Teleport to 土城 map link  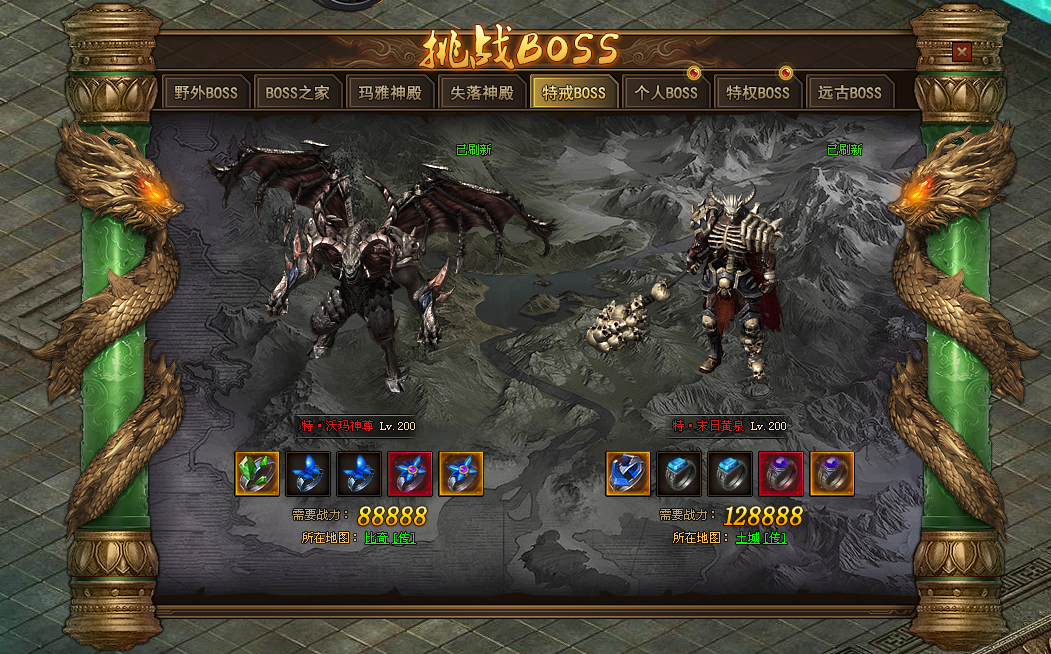pyautogui.click(x=761, y=538)
